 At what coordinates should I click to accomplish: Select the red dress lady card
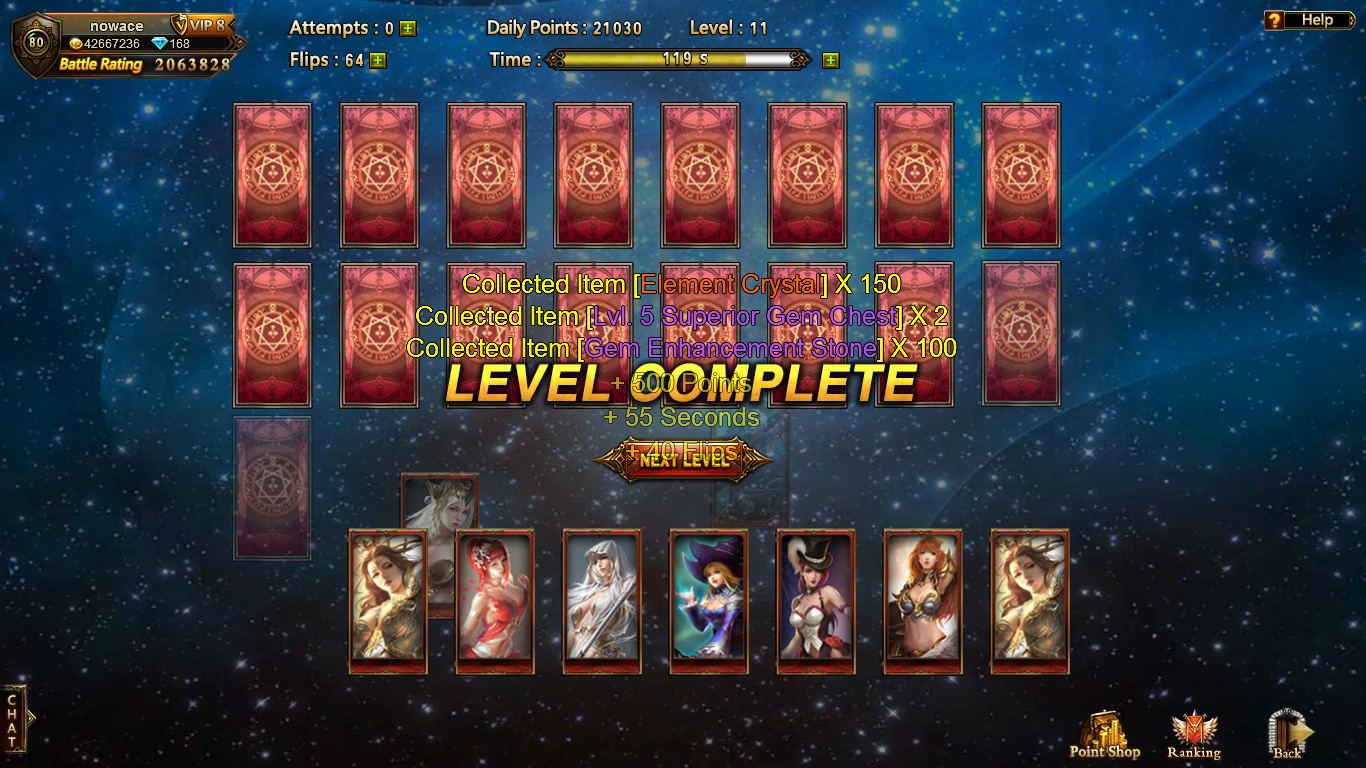pyautogui.click(x=495, y=600)
